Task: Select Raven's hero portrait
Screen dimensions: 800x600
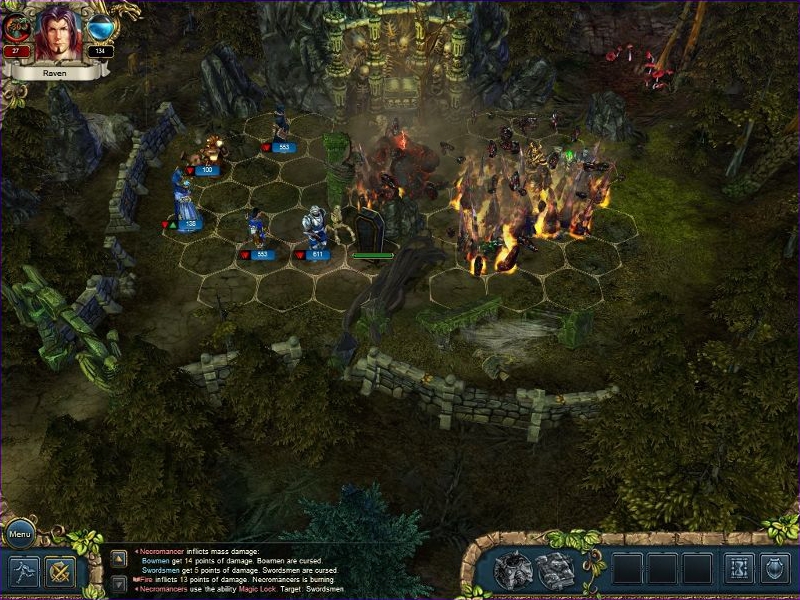Action: click(x=58, y=32)
